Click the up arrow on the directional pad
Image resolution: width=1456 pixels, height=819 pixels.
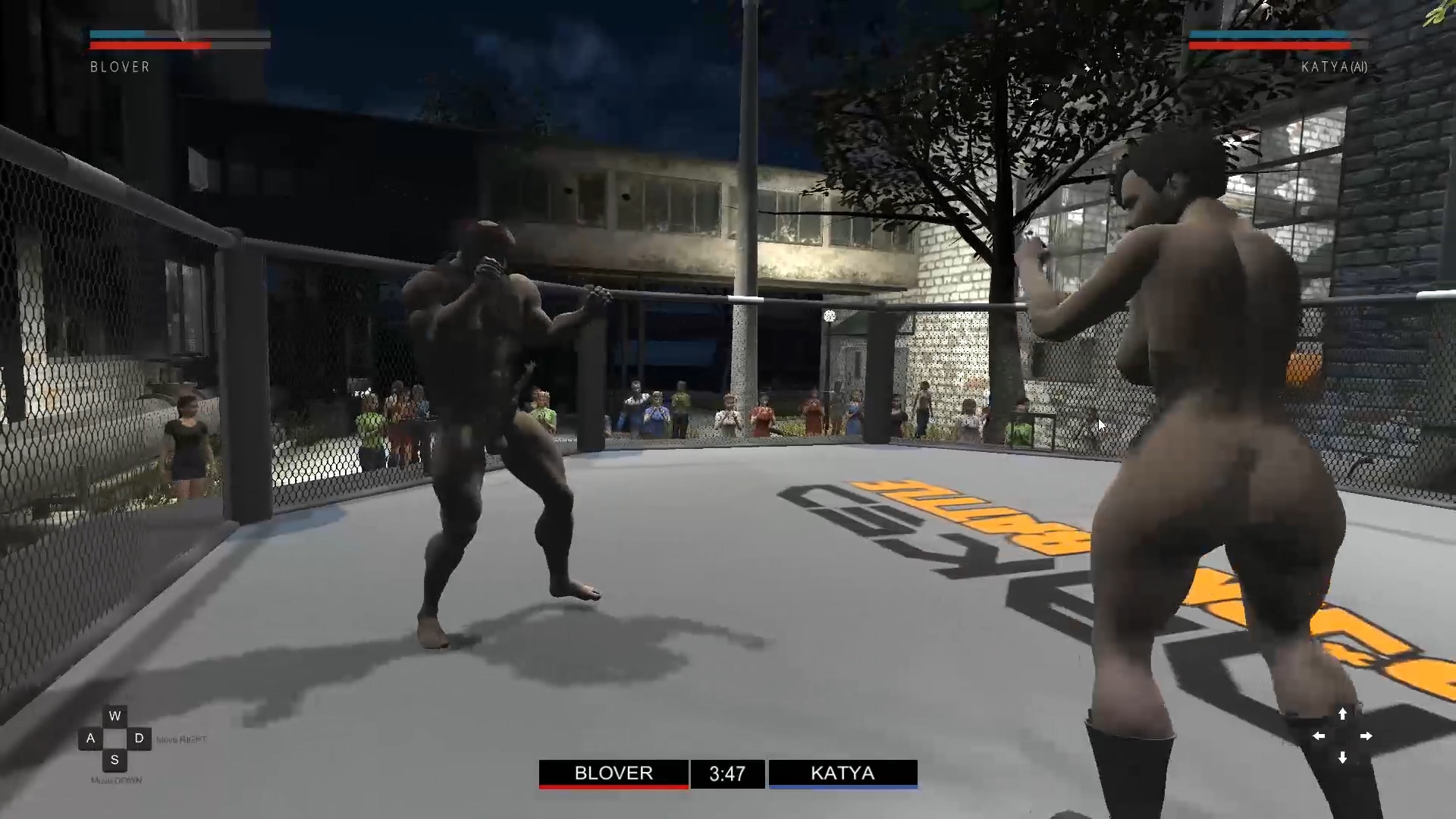pos(1343,713)
